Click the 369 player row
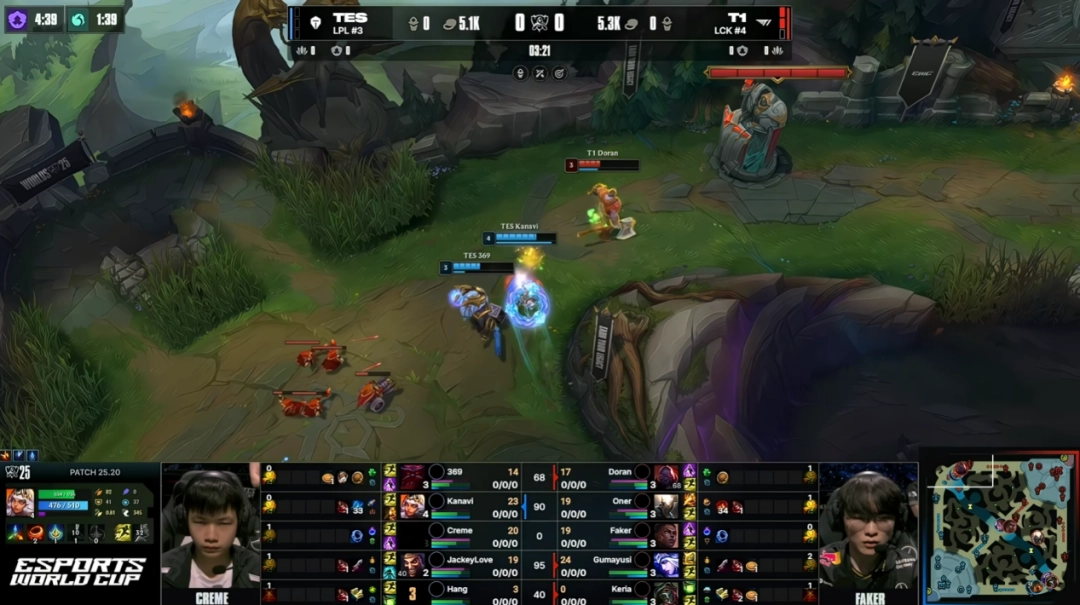 [x=455, y=474]
